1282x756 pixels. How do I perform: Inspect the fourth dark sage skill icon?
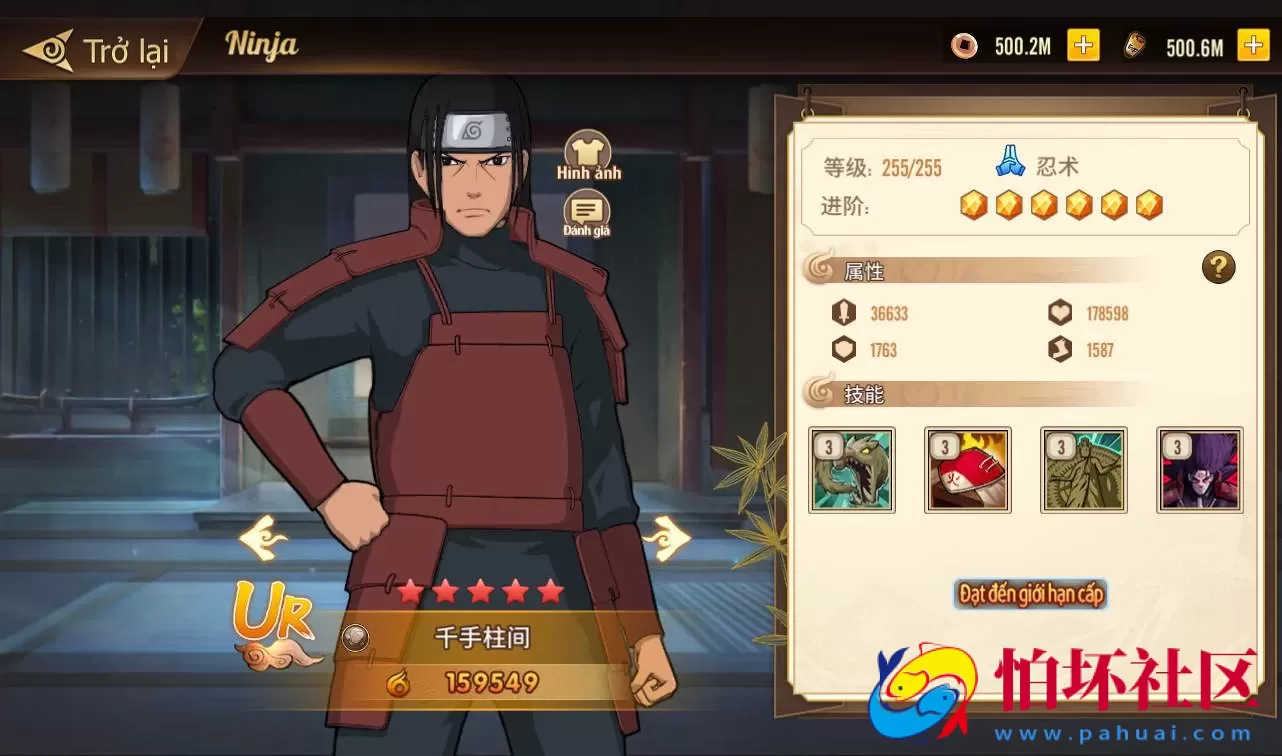(x=1199, y=469)
